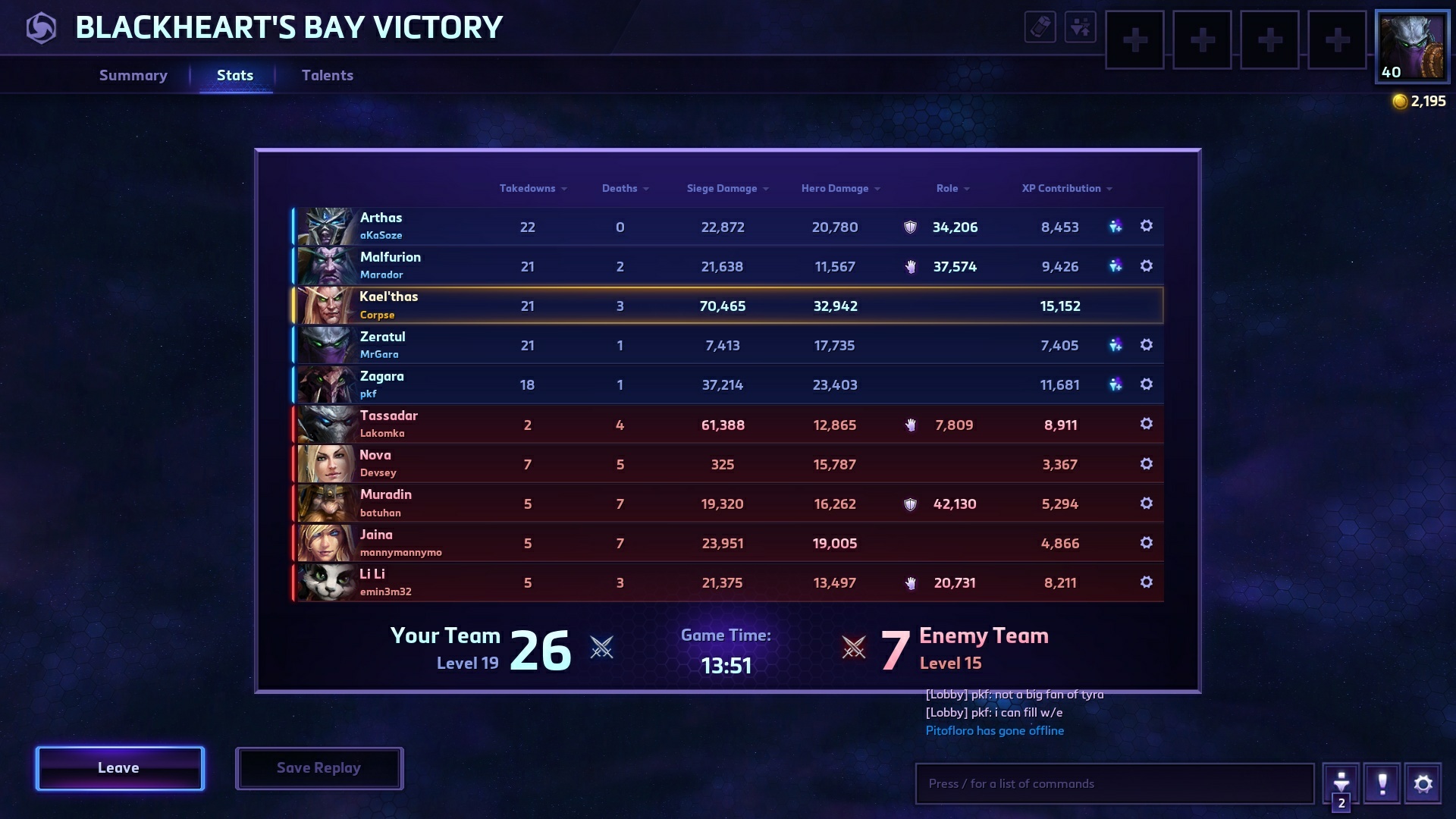This screenshot has height=819, width=1456.
Task: Open the player profile portrait
Action: pyautogui.click(x=1412, y=46)
